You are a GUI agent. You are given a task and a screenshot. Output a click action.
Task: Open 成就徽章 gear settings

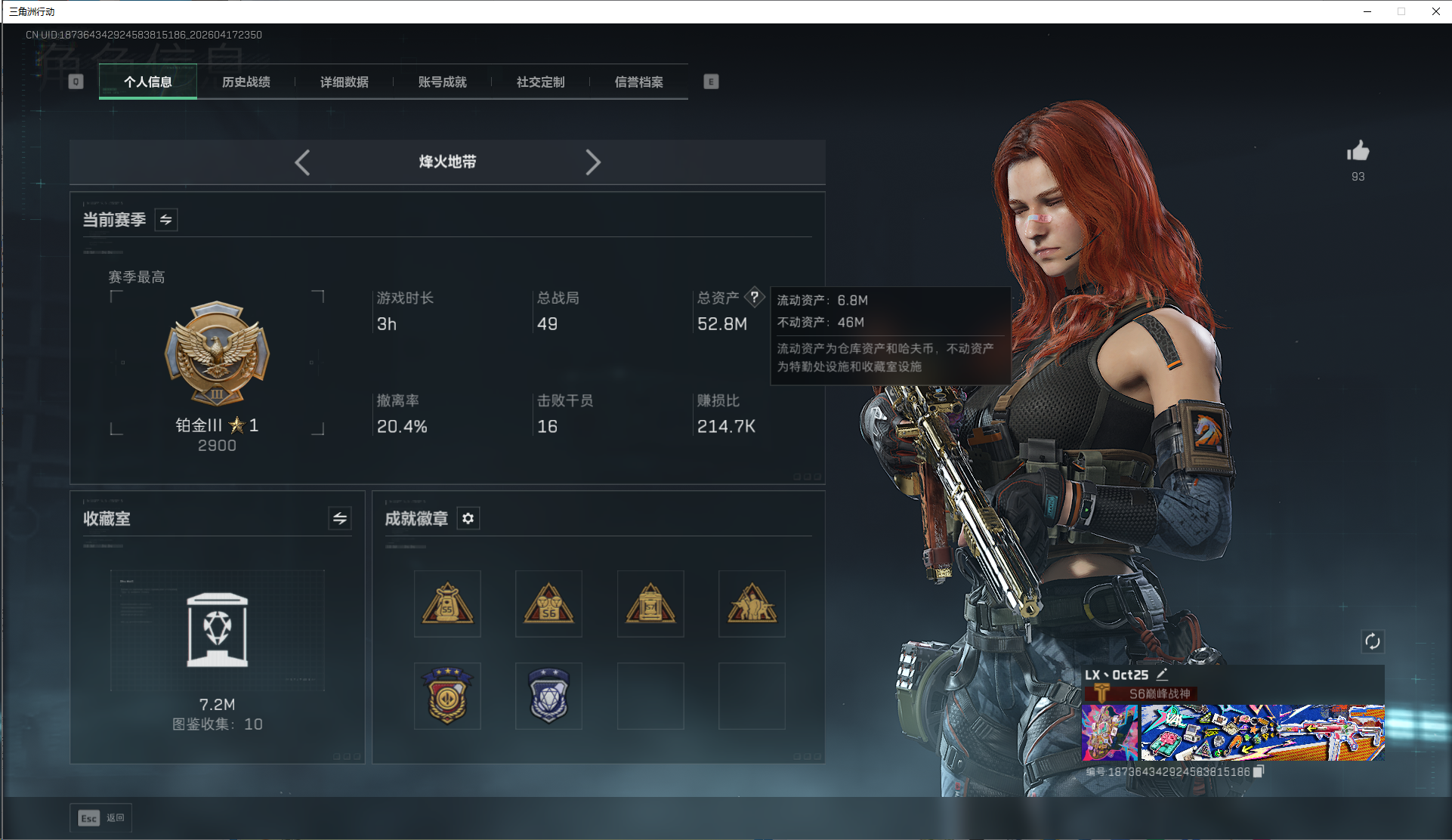(x=468, y=518)
